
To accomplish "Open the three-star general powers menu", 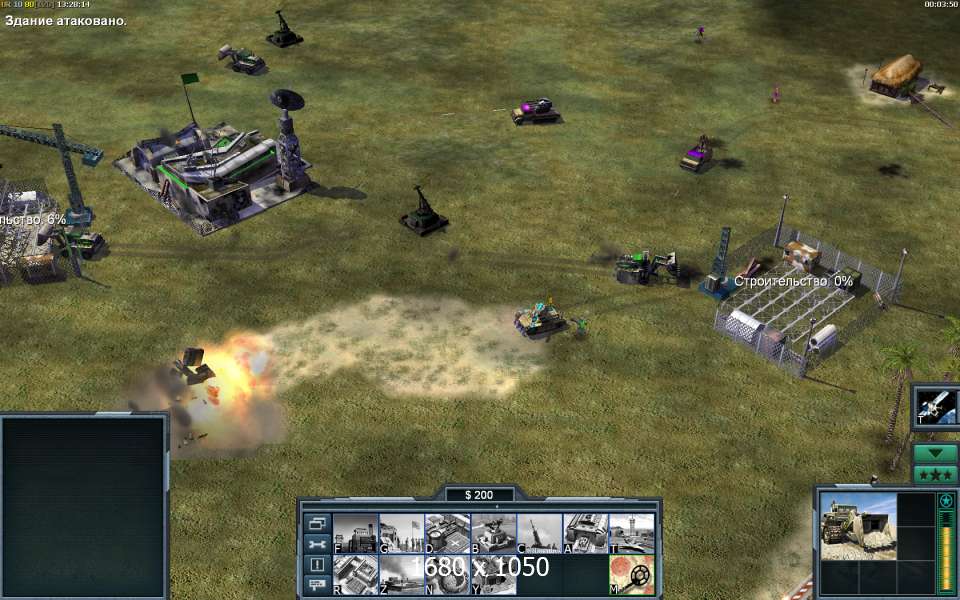I will [x=936, y=474].
